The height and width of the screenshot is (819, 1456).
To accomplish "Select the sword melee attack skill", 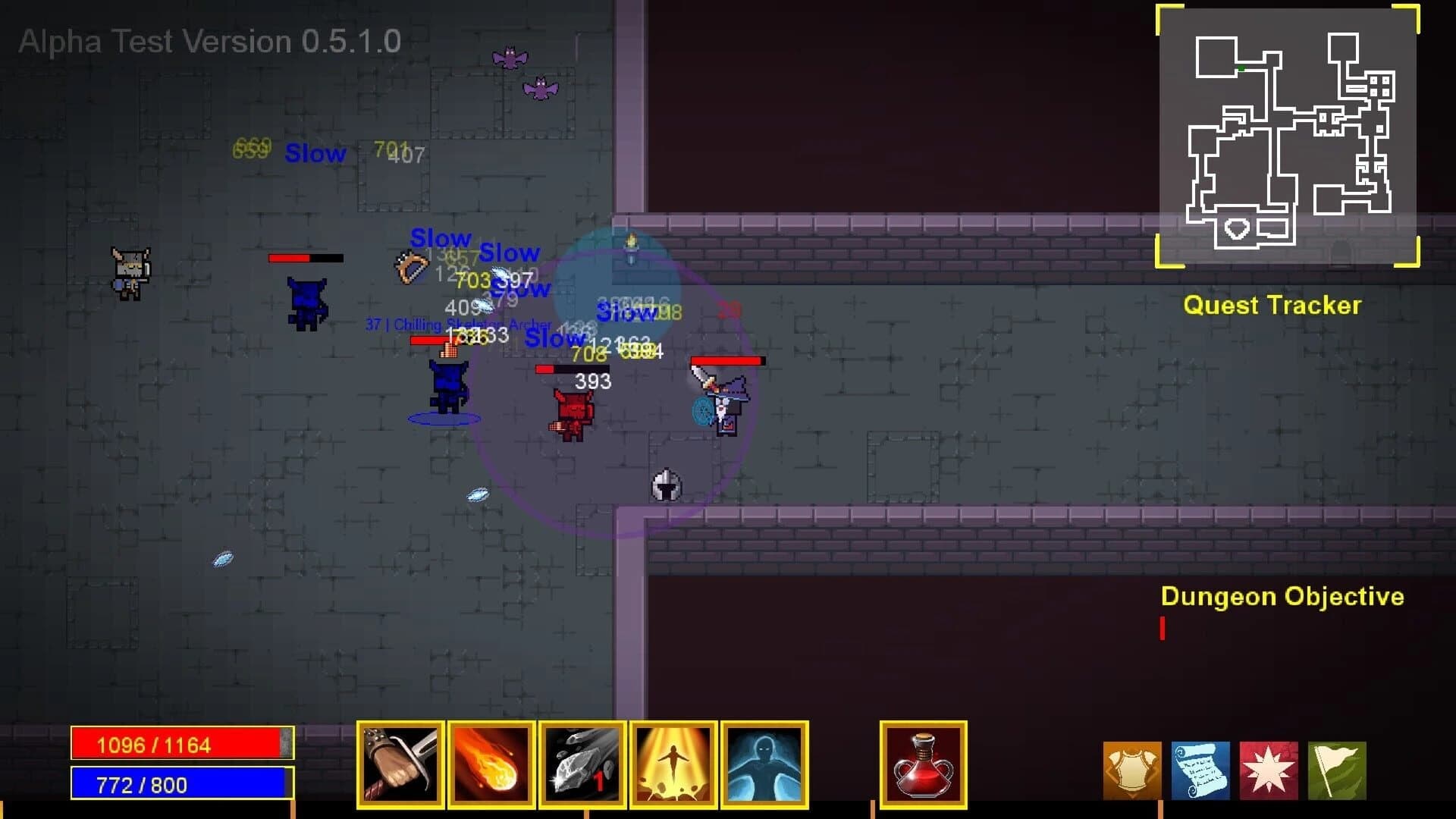I will [x=400, y=766].
